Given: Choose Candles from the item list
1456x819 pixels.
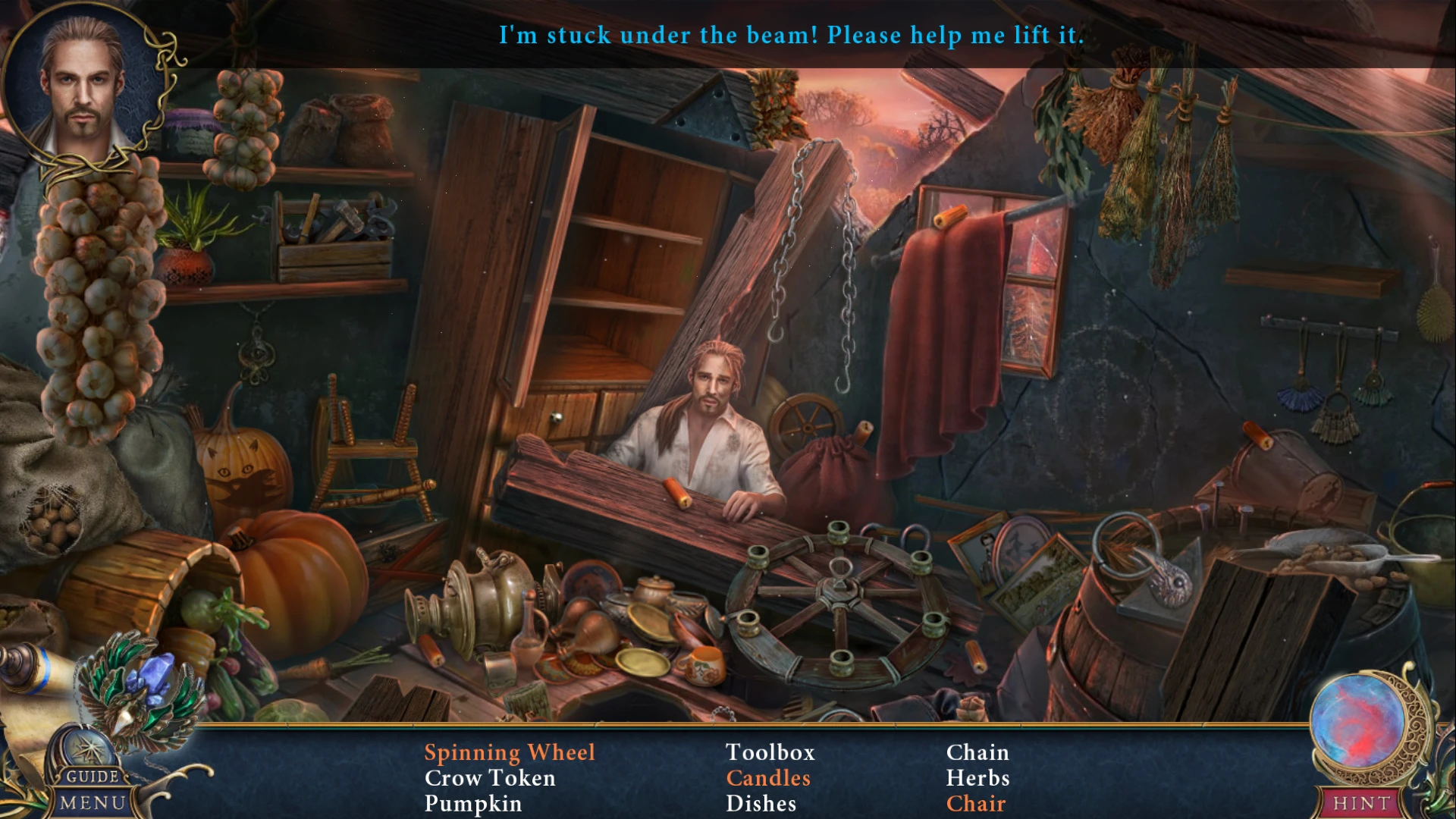Looking at the screenshot, I should coord(768,778).
